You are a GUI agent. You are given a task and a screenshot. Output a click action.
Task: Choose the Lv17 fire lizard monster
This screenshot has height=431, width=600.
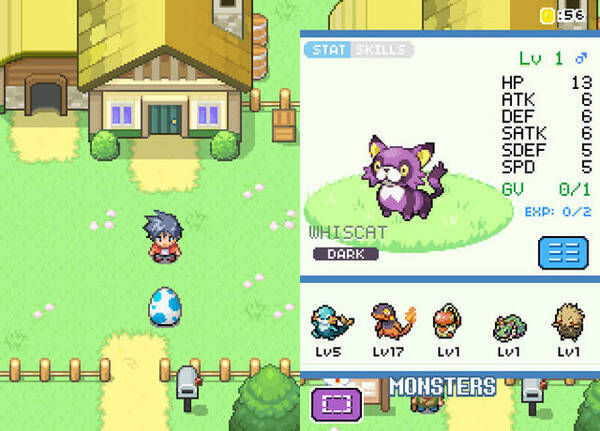(388, 322)
